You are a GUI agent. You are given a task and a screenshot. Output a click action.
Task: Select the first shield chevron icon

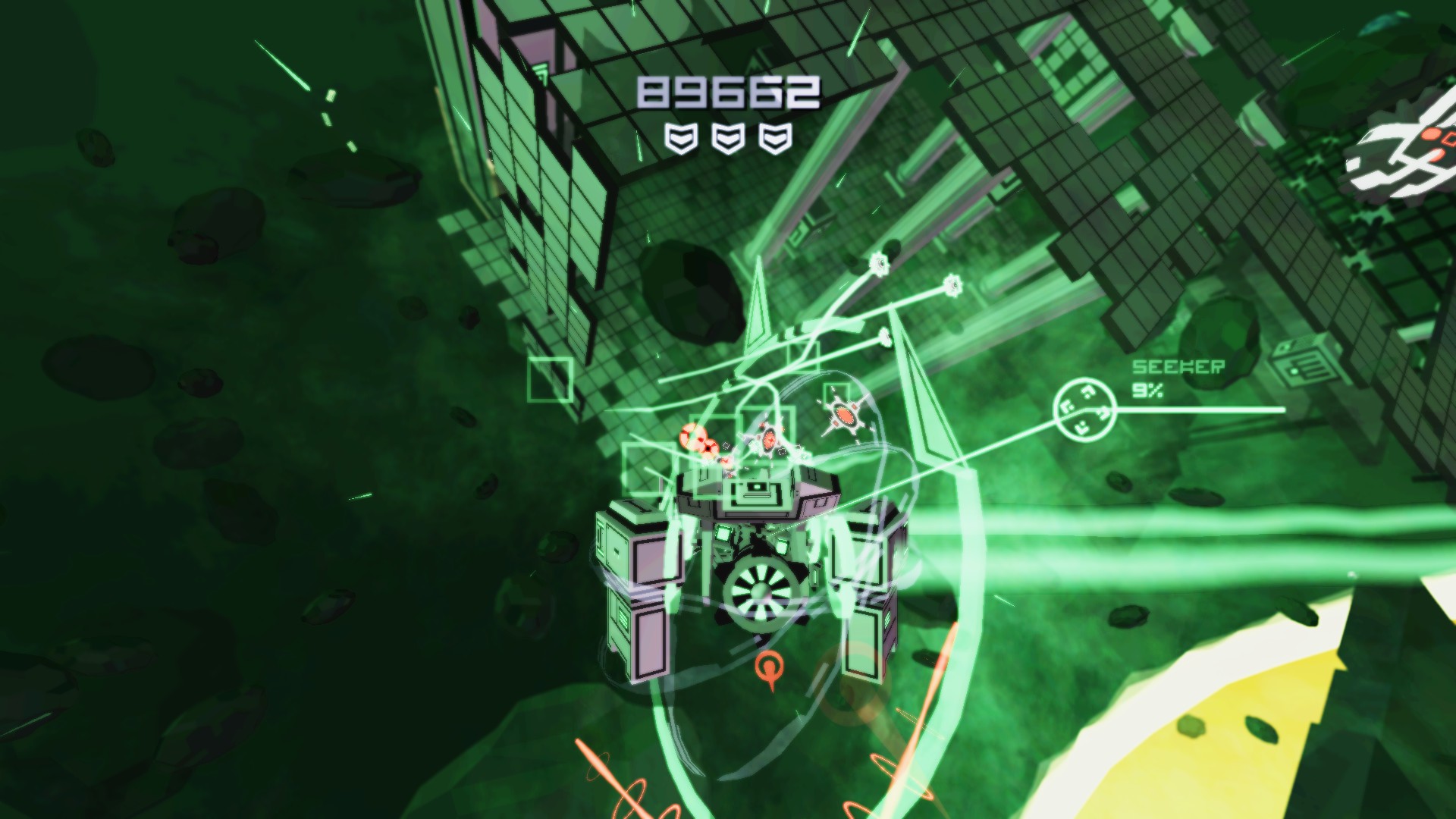click(681, 138)
